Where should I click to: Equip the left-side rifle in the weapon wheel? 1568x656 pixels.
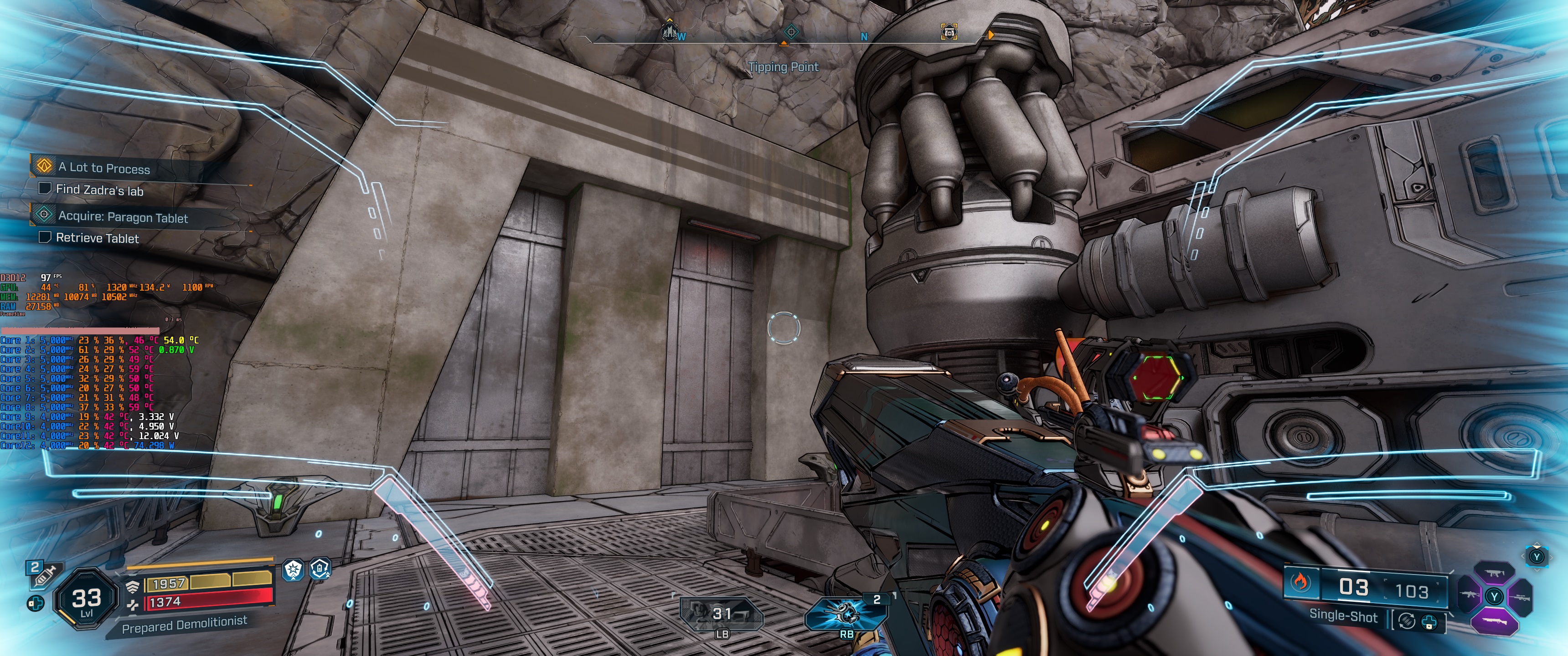click(x=1468, y=595)
